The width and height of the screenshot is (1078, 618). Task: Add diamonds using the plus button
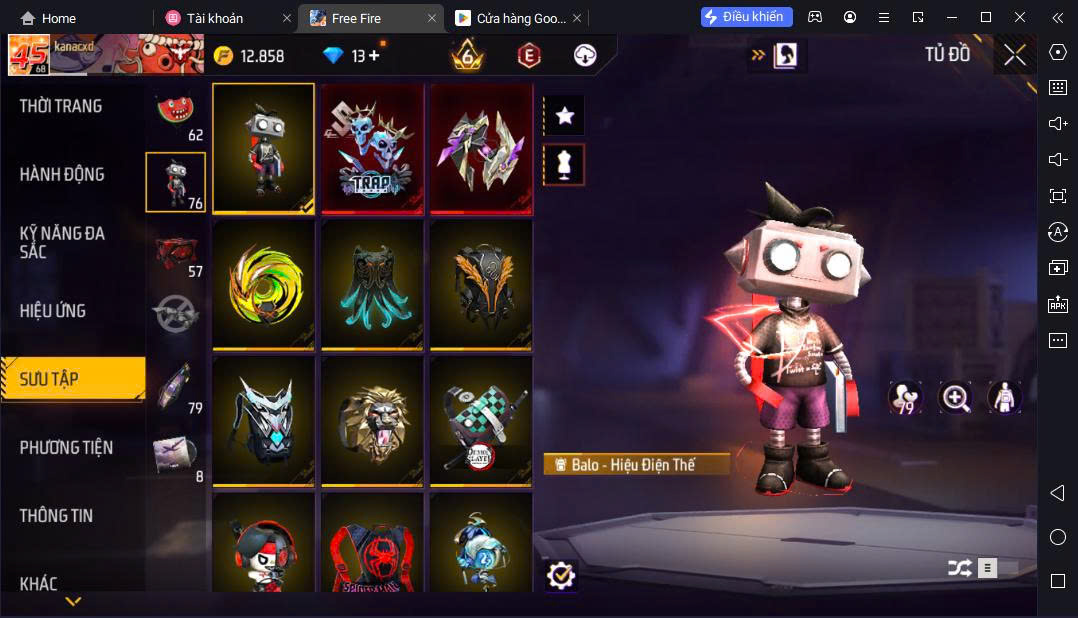(x=375, y=56)
